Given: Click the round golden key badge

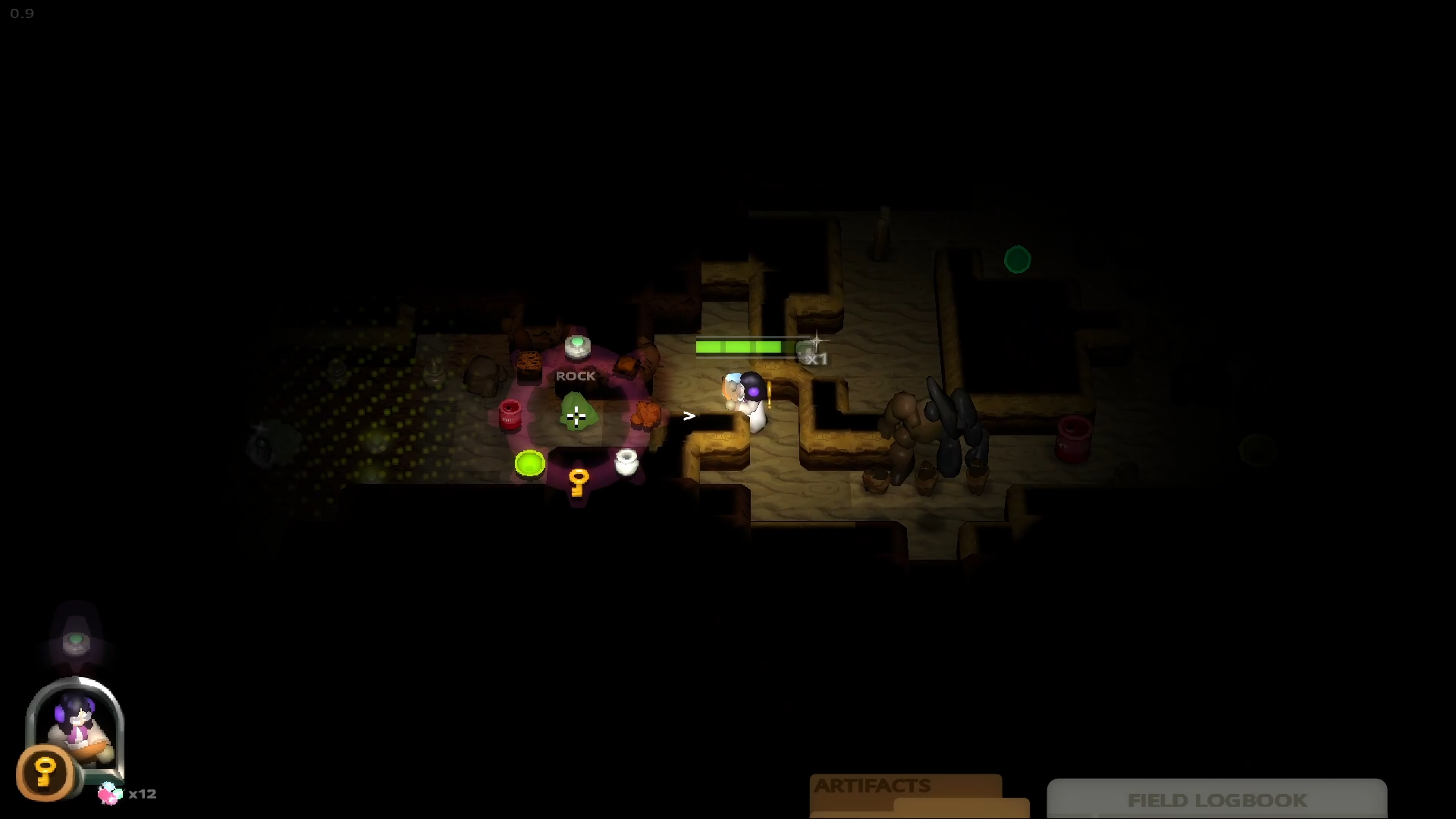Looking at the screenshot, I should coord(45,773).
